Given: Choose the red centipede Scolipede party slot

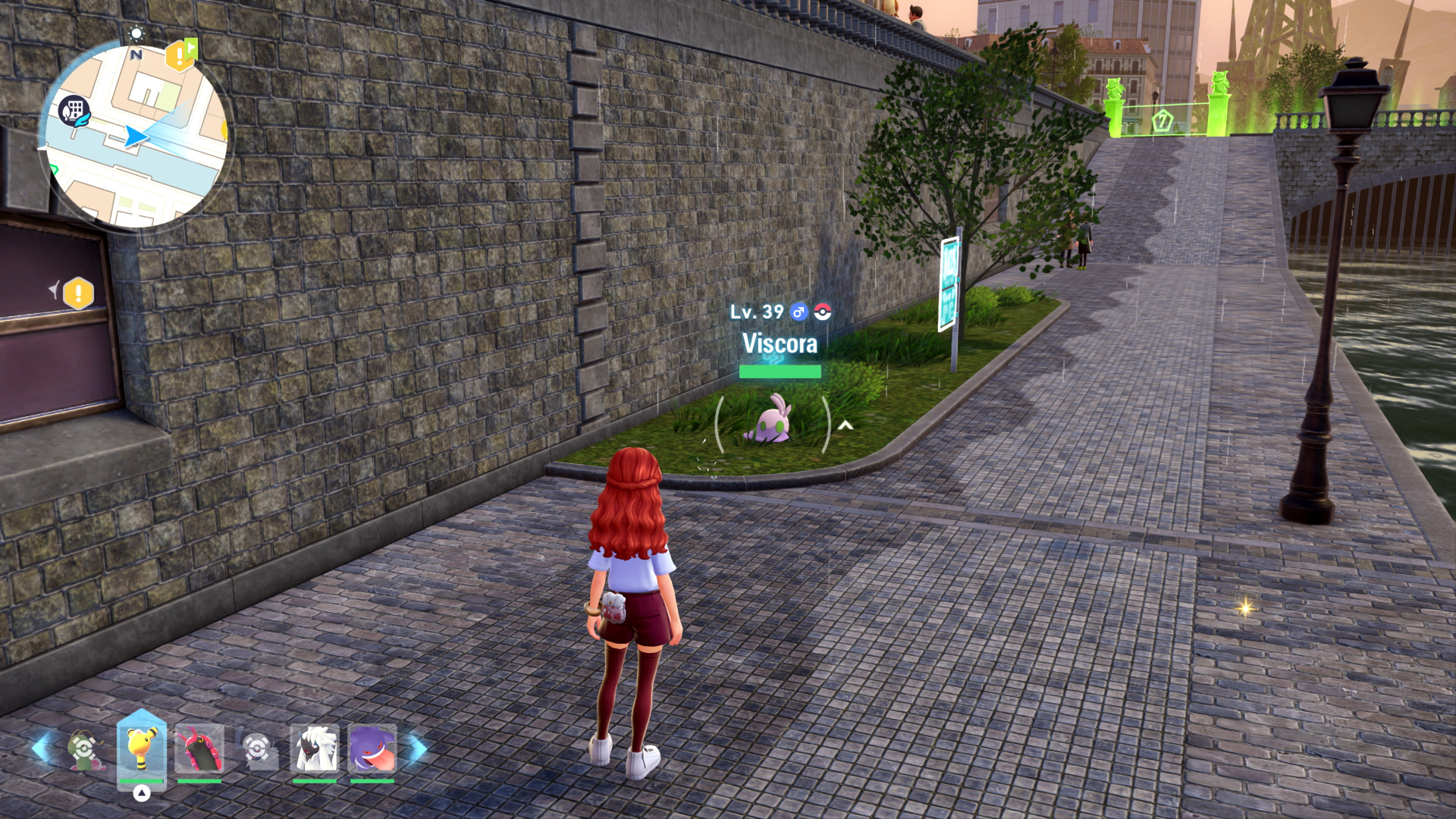Looking at the screenshot, I should tap(199, 749).
